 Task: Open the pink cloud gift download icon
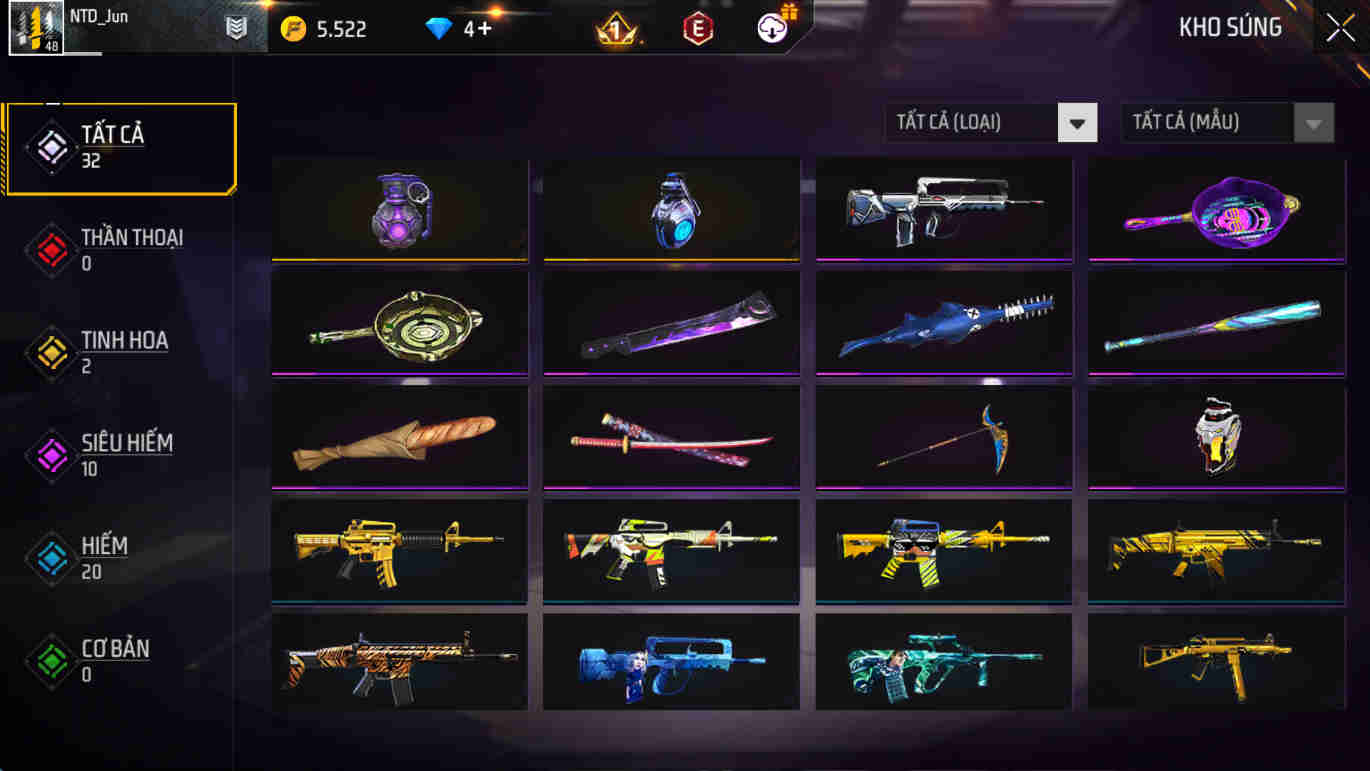tap(767, 27)
